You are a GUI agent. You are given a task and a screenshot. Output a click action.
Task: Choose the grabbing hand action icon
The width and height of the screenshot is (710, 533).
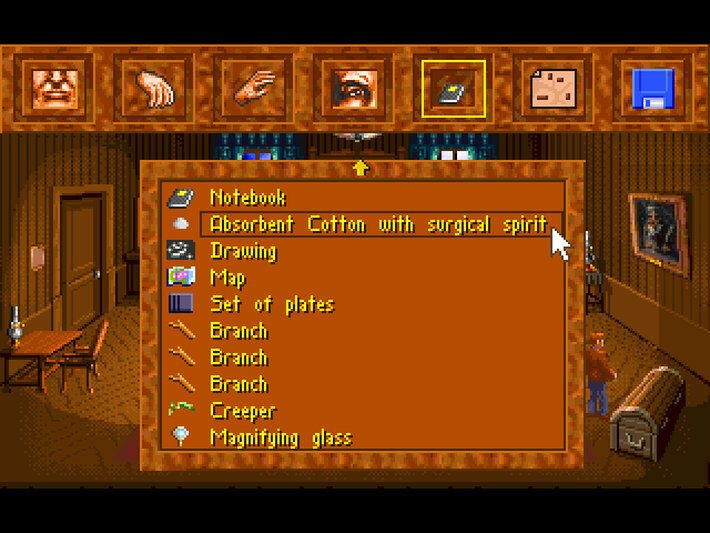point(153,88)
